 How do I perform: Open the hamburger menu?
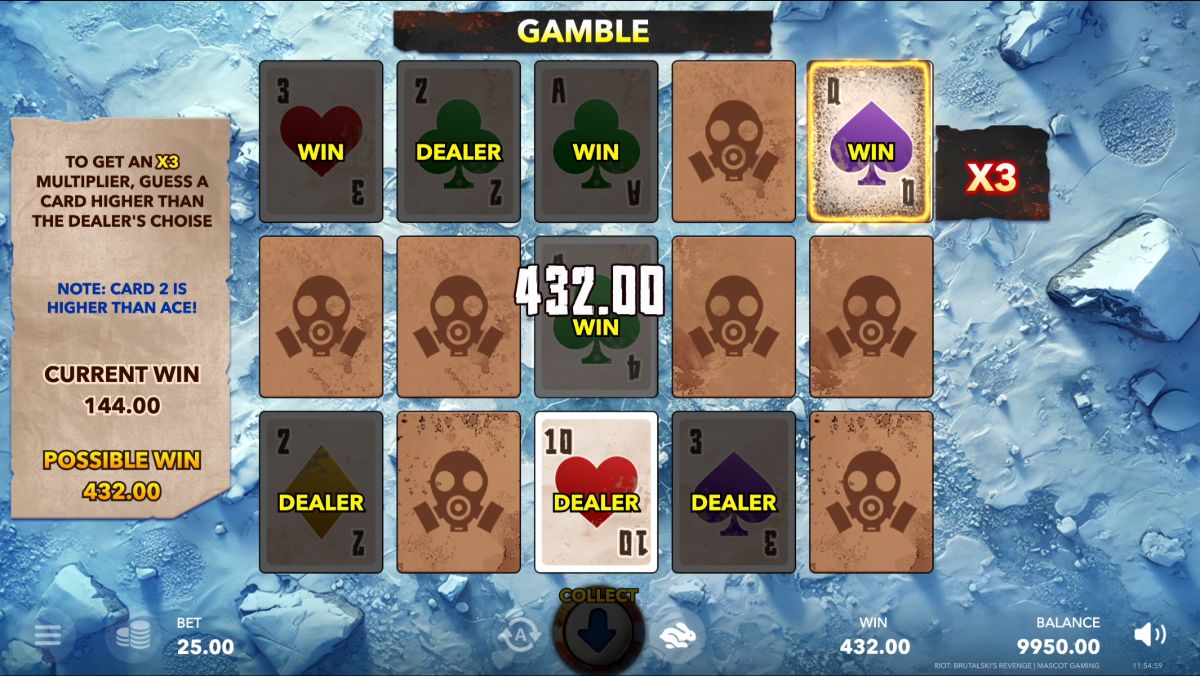point(47,635)
